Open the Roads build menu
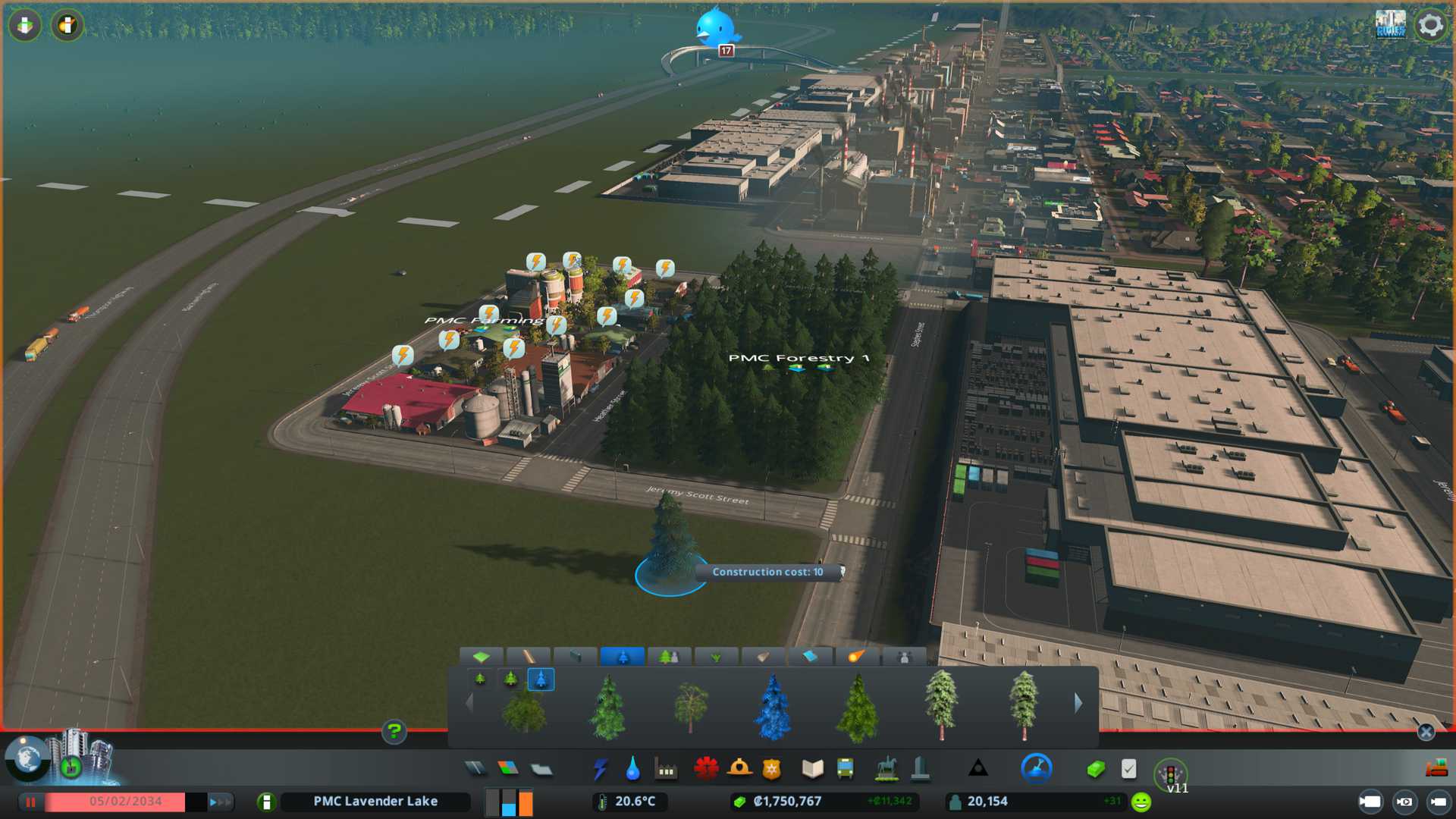The height and width of the screenshot is (819, 1456). coord(475,770)
